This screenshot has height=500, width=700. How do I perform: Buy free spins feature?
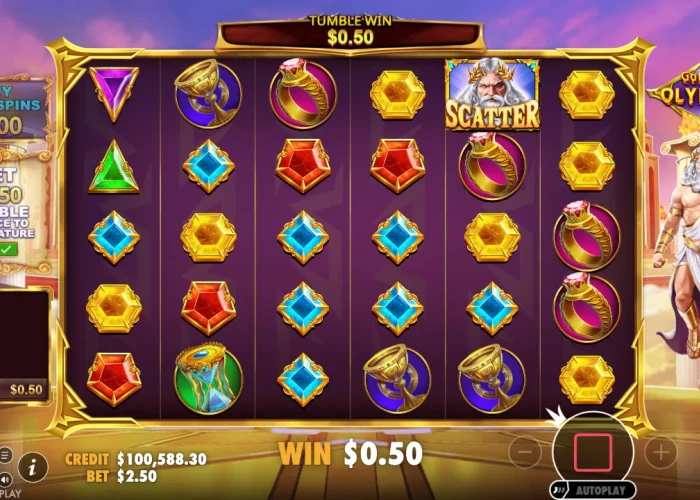25,108
